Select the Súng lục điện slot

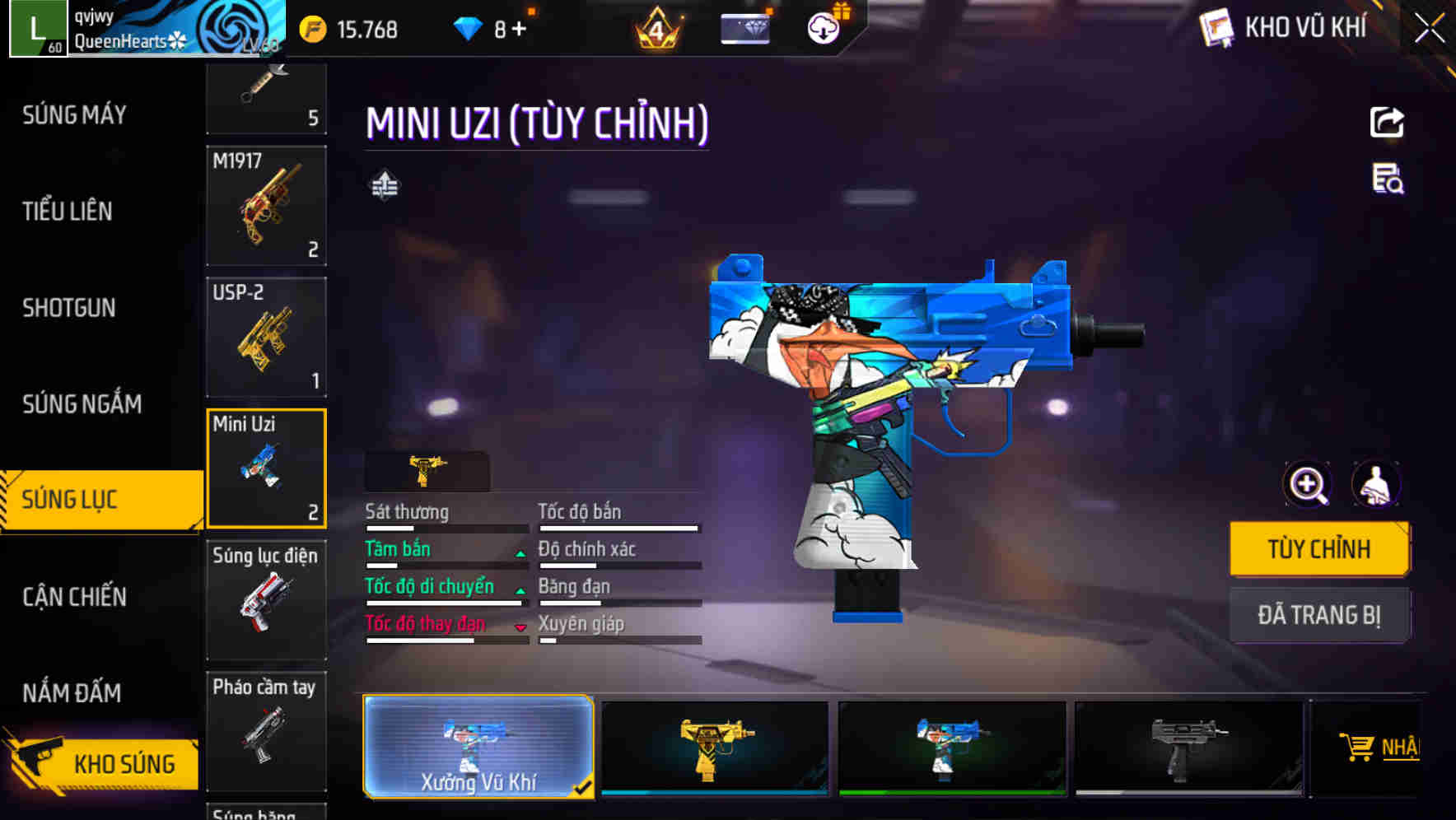point(266,599)
